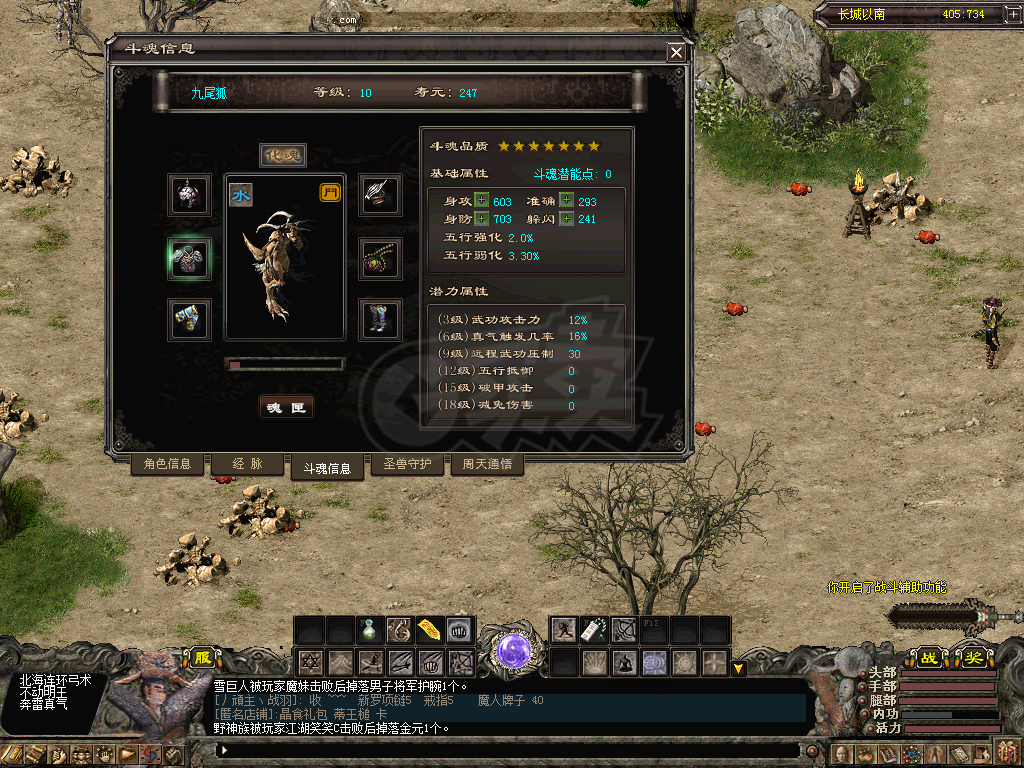
Task: Select the blue gauntlet equipment slot
Action: pos(189,320)
